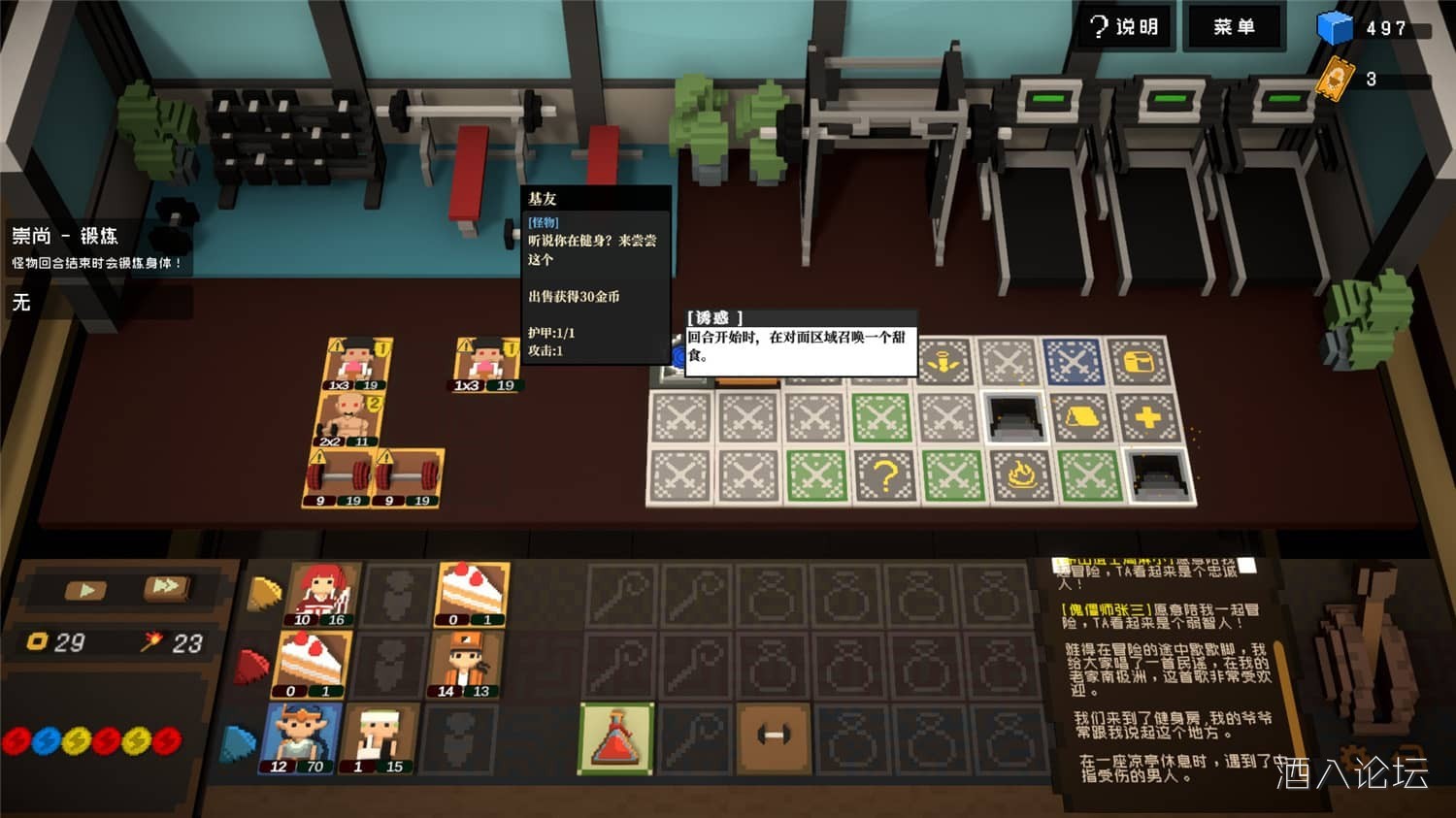Screen dimensions: 1456x818
Task: Select the blue-haired hero with 70 health
Action: pos(300,738)
